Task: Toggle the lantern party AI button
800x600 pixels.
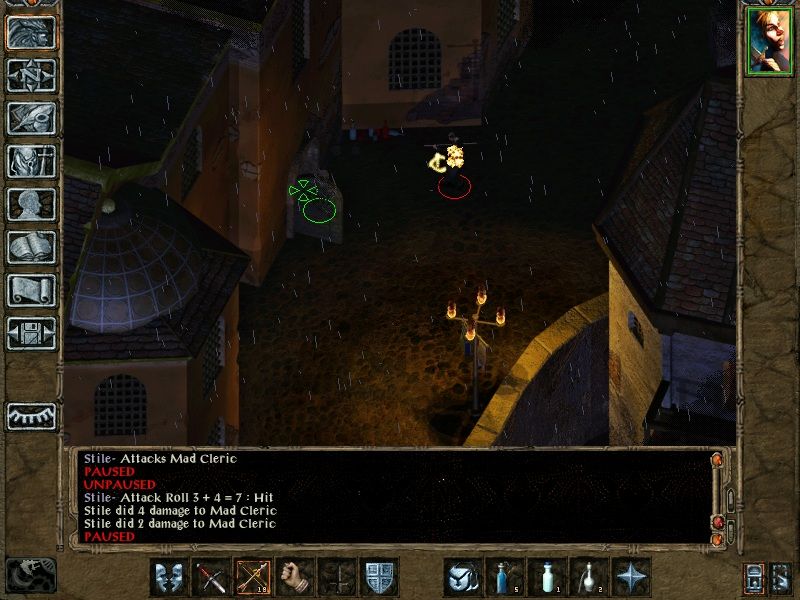Action: pos(755,578)
